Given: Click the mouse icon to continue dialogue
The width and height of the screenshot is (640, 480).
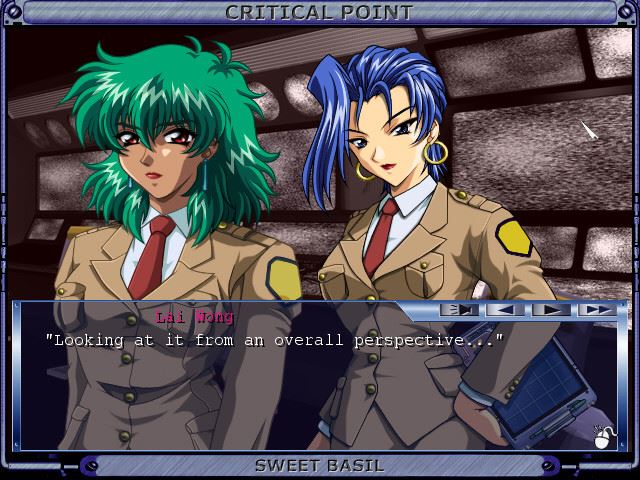Looking at the screenshot, I should 605,436.
